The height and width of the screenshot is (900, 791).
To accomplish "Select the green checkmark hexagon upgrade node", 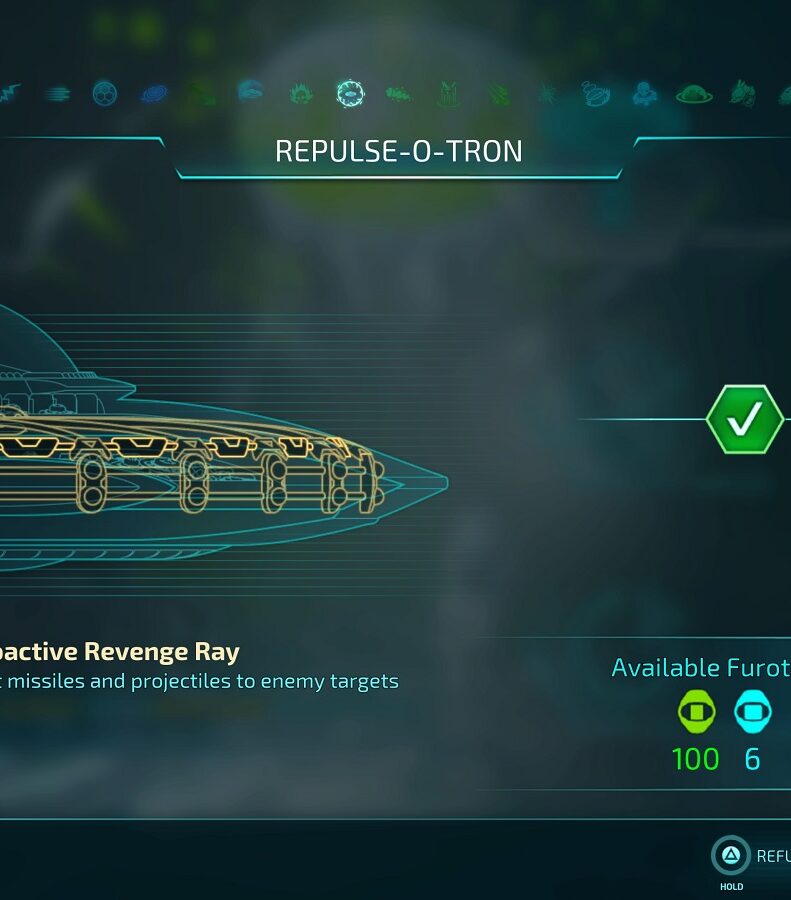I will coord(744,419).
